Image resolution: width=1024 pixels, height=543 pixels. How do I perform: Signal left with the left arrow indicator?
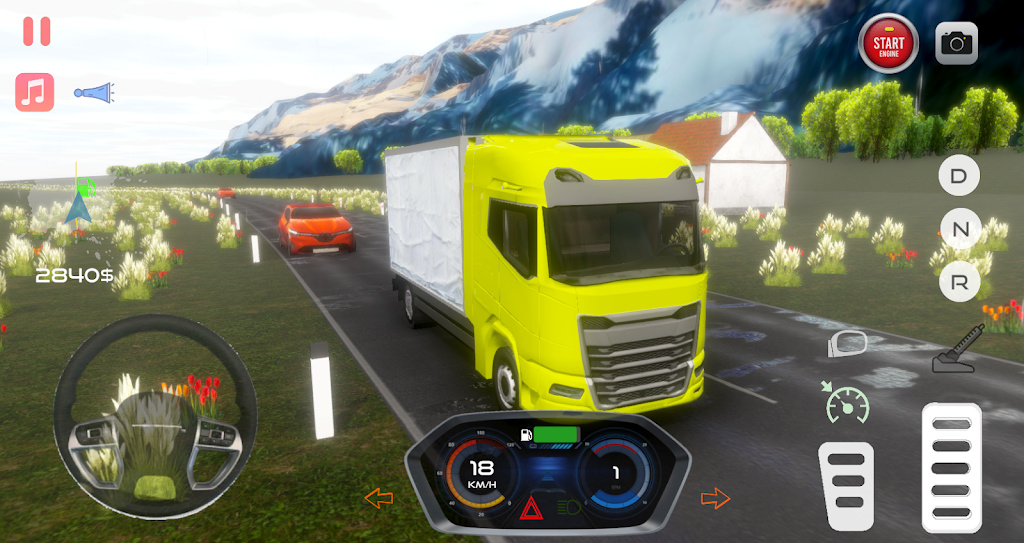click(x=378, y=497)
